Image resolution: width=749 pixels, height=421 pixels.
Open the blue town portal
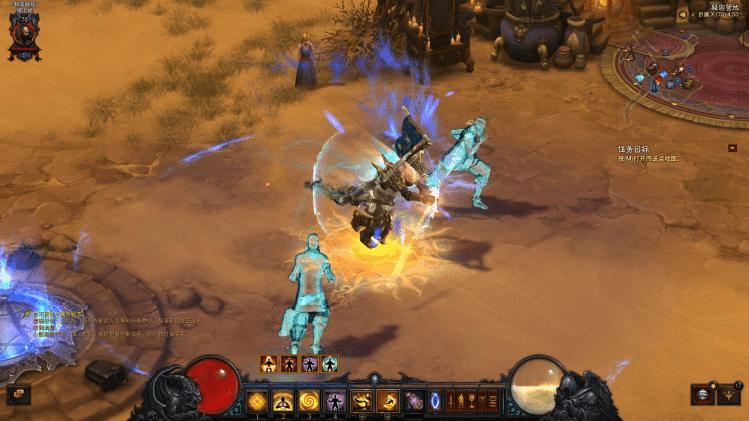tap(436, 402)
